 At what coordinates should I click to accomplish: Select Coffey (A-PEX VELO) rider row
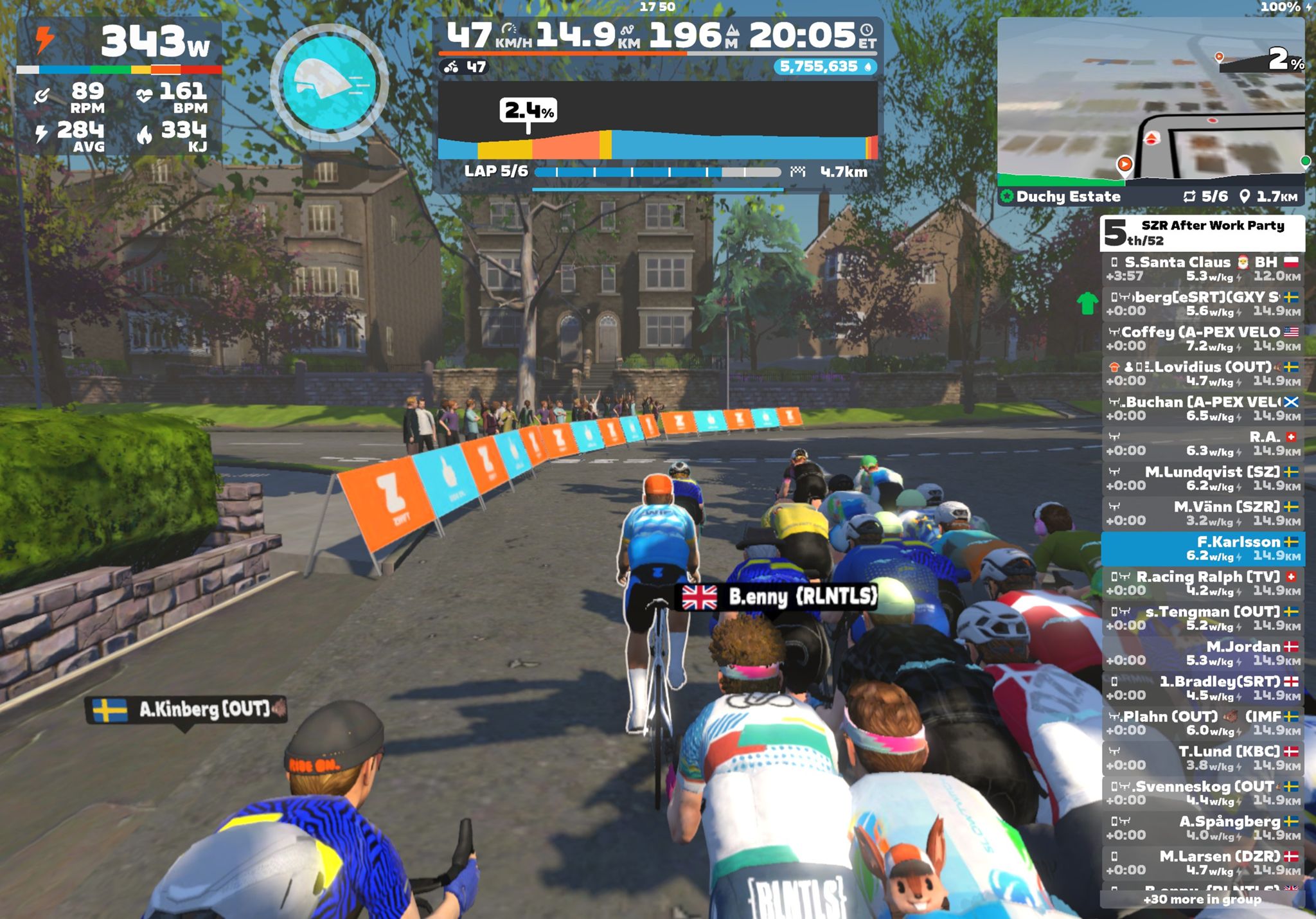click(1202, 339)
